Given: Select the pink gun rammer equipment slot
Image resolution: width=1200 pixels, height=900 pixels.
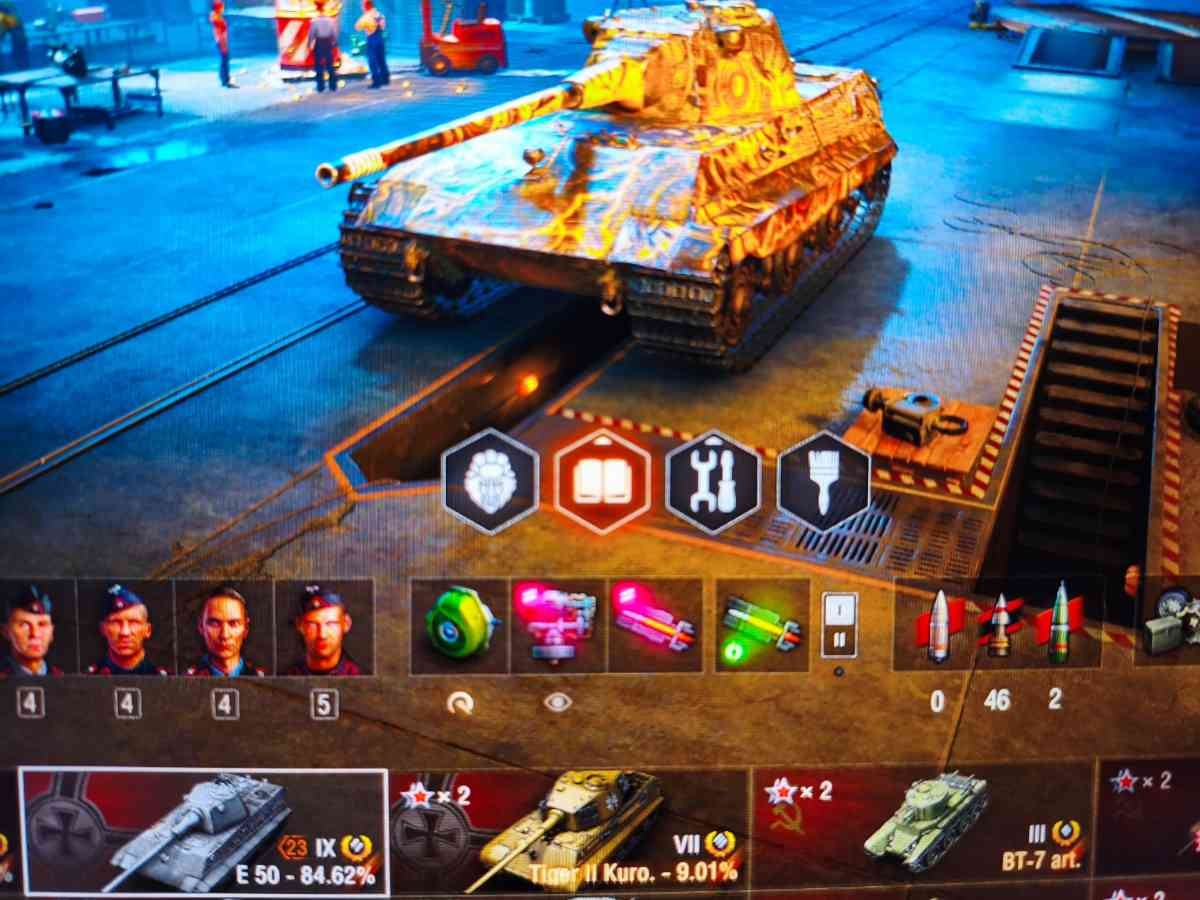Looking at the screenshot, I should [x=655, y=625].
